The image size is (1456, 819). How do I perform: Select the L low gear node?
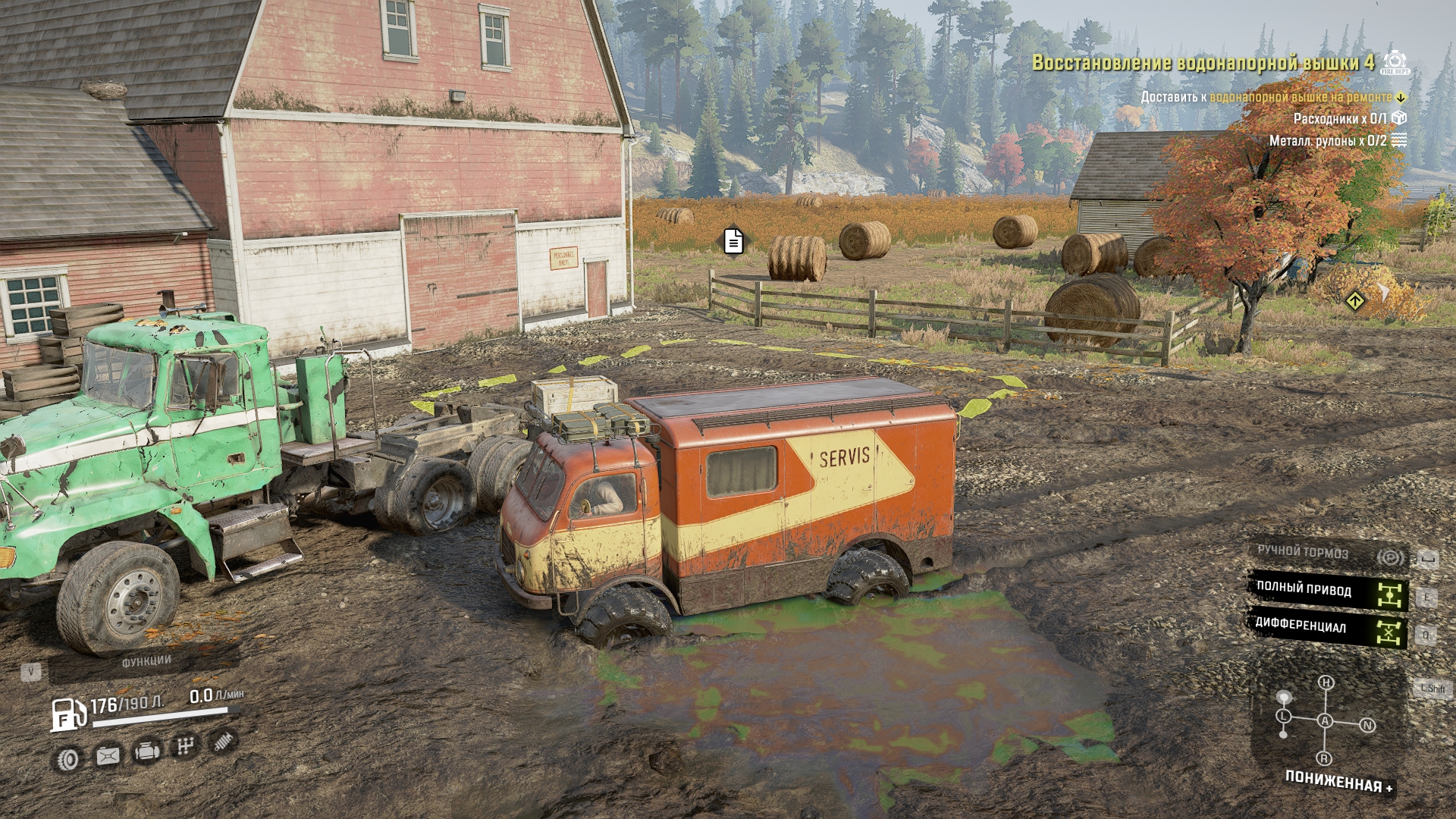(1283, 716)
